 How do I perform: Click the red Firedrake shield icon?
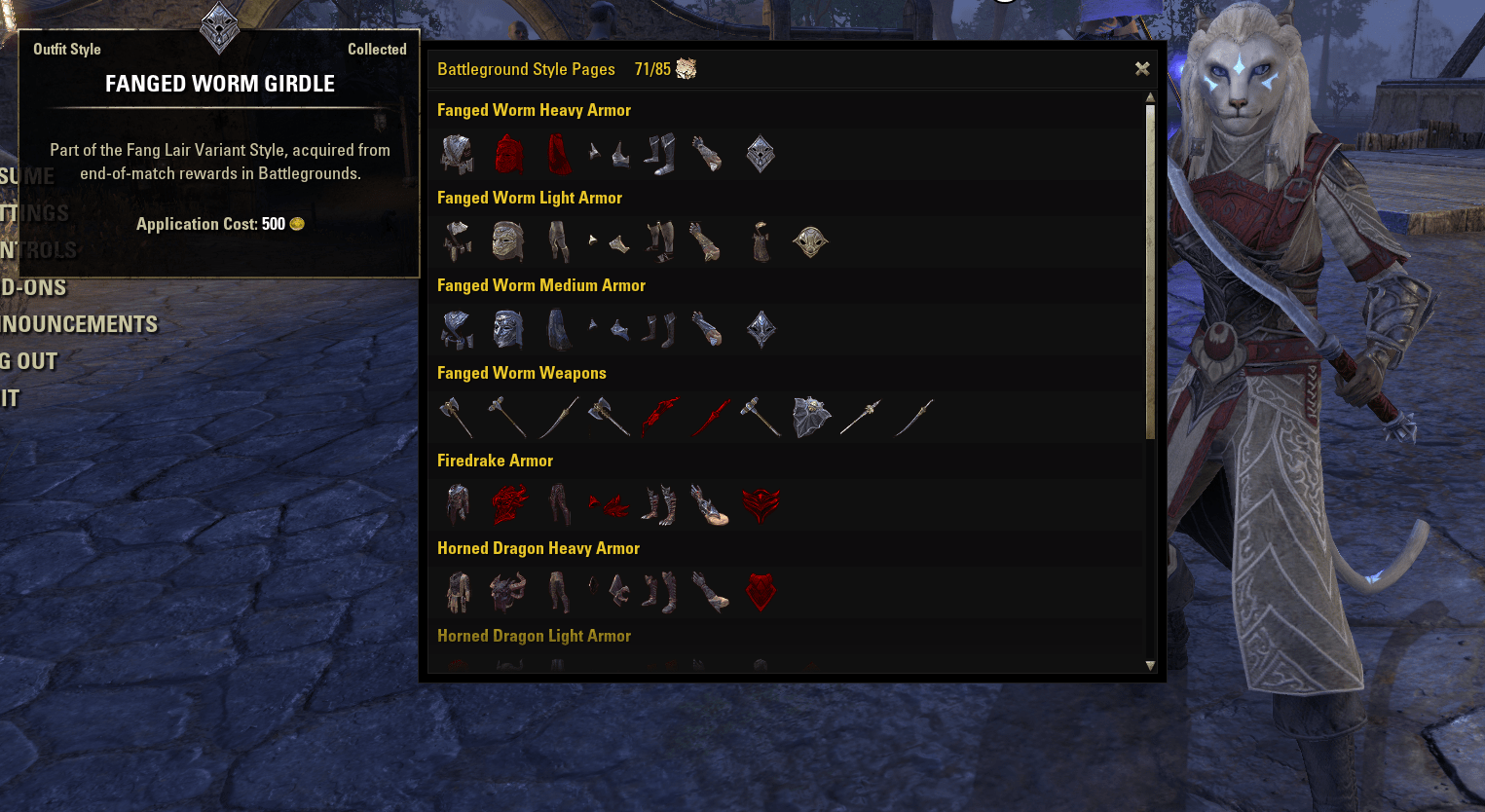click(x=761, y=503)
